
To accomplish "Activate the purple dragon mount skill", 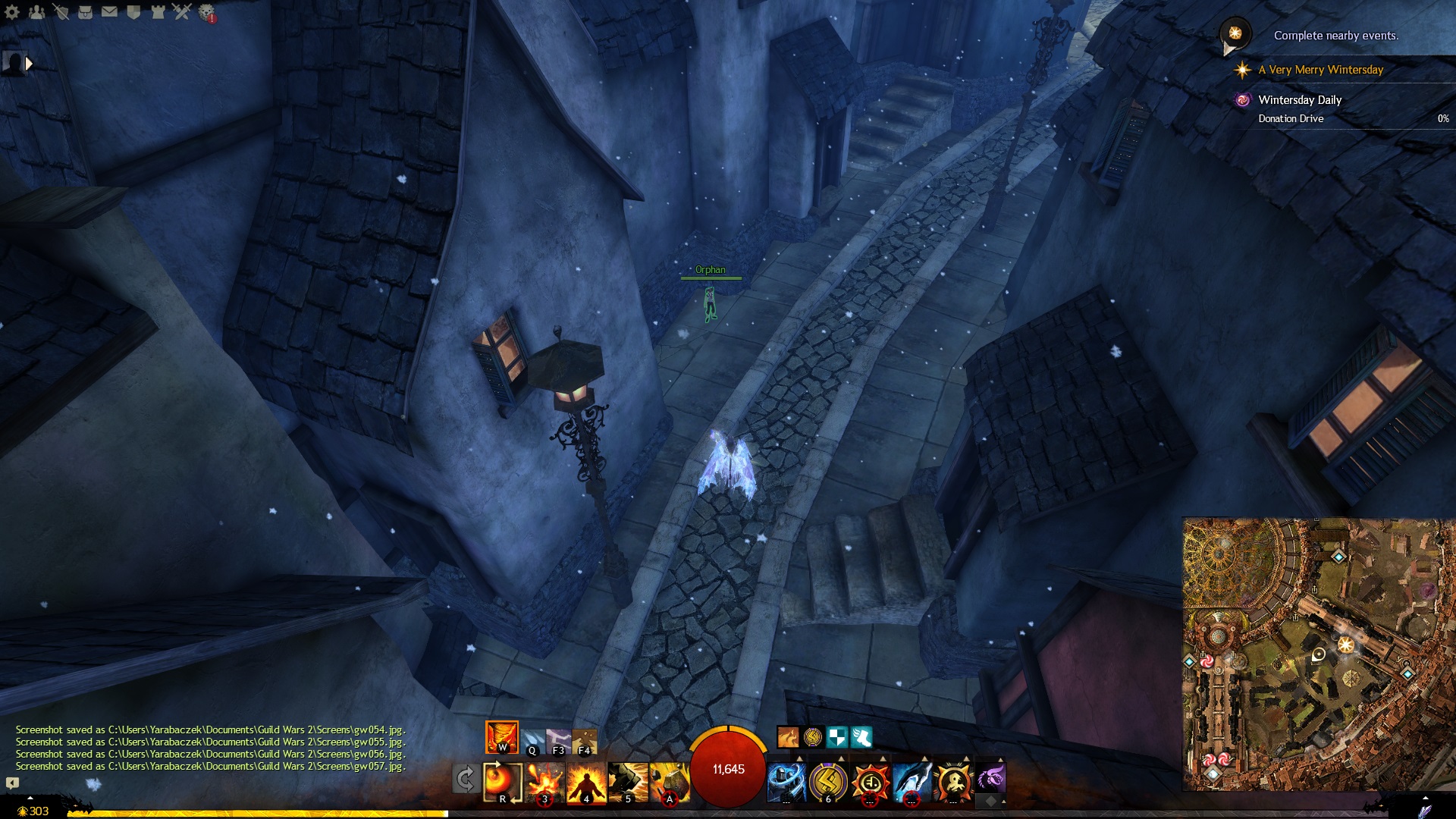I will pos(990,778).
